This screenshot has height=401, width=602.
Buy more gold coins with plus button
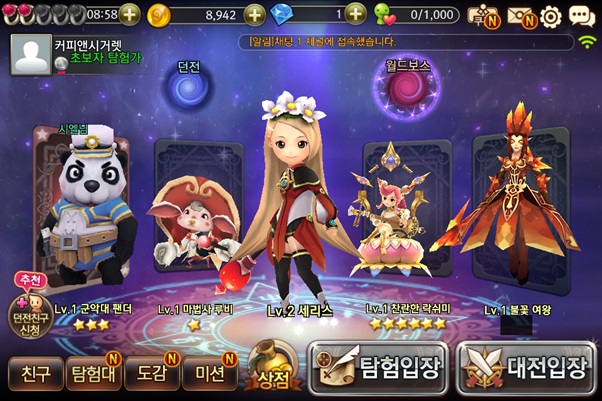click(255, 14)
